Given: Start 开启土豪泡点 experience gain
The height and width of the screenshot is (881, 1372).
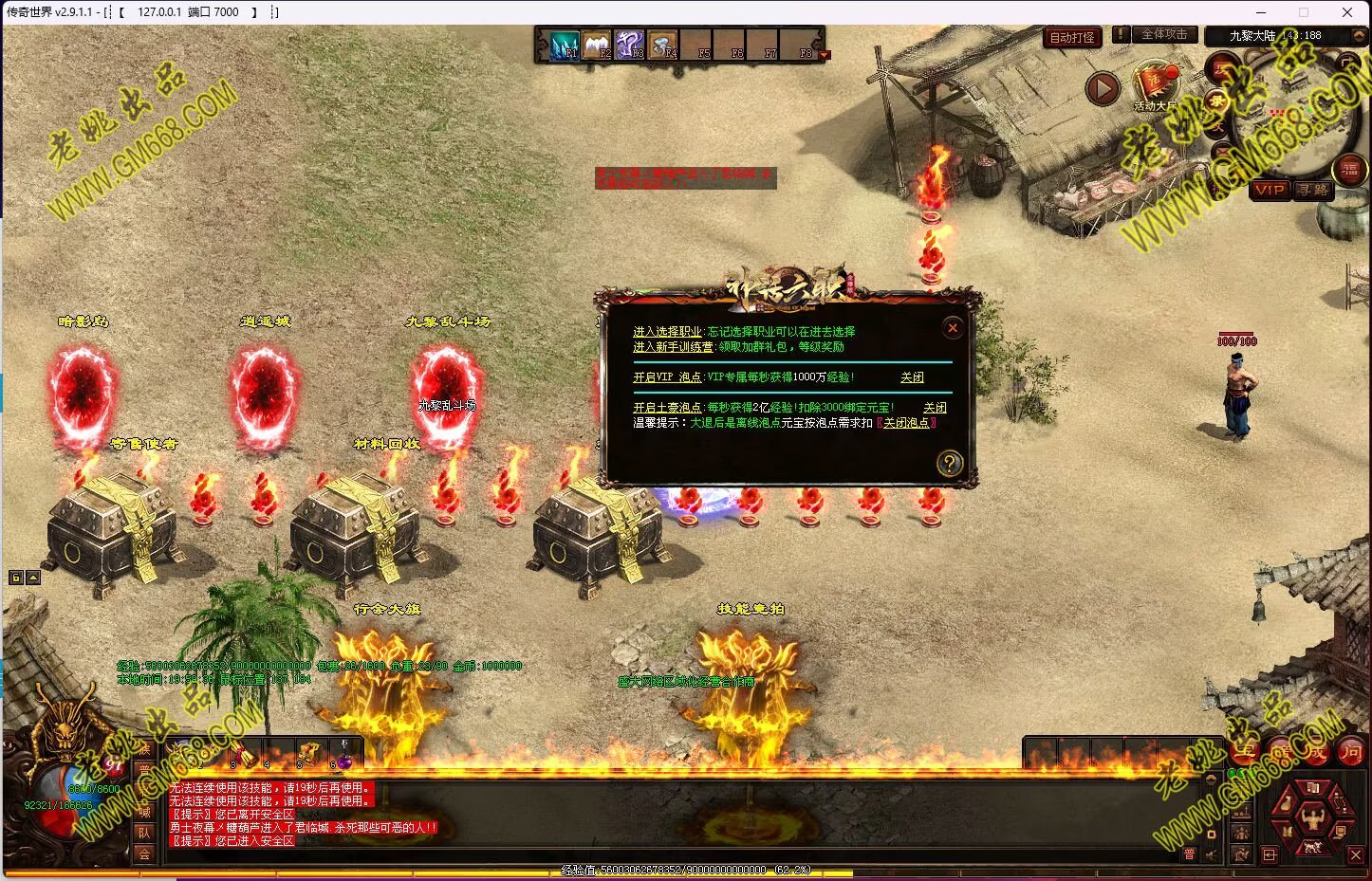Looking at the screenshot, I should pos(667,408).
